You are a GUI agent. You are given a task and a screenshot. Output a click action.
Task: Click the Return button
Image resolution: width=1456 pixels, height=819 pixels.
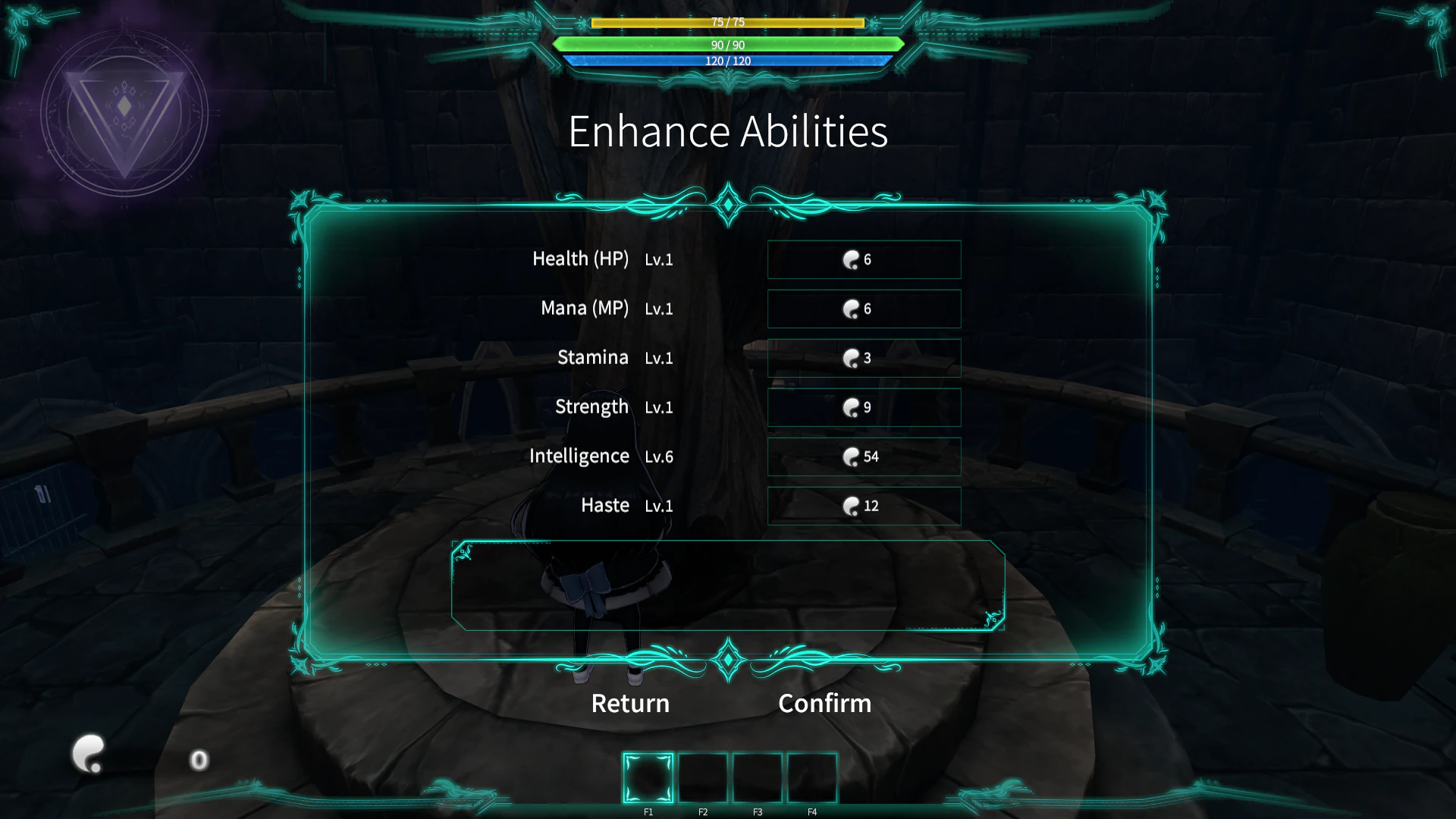click(x=629, y=703)
